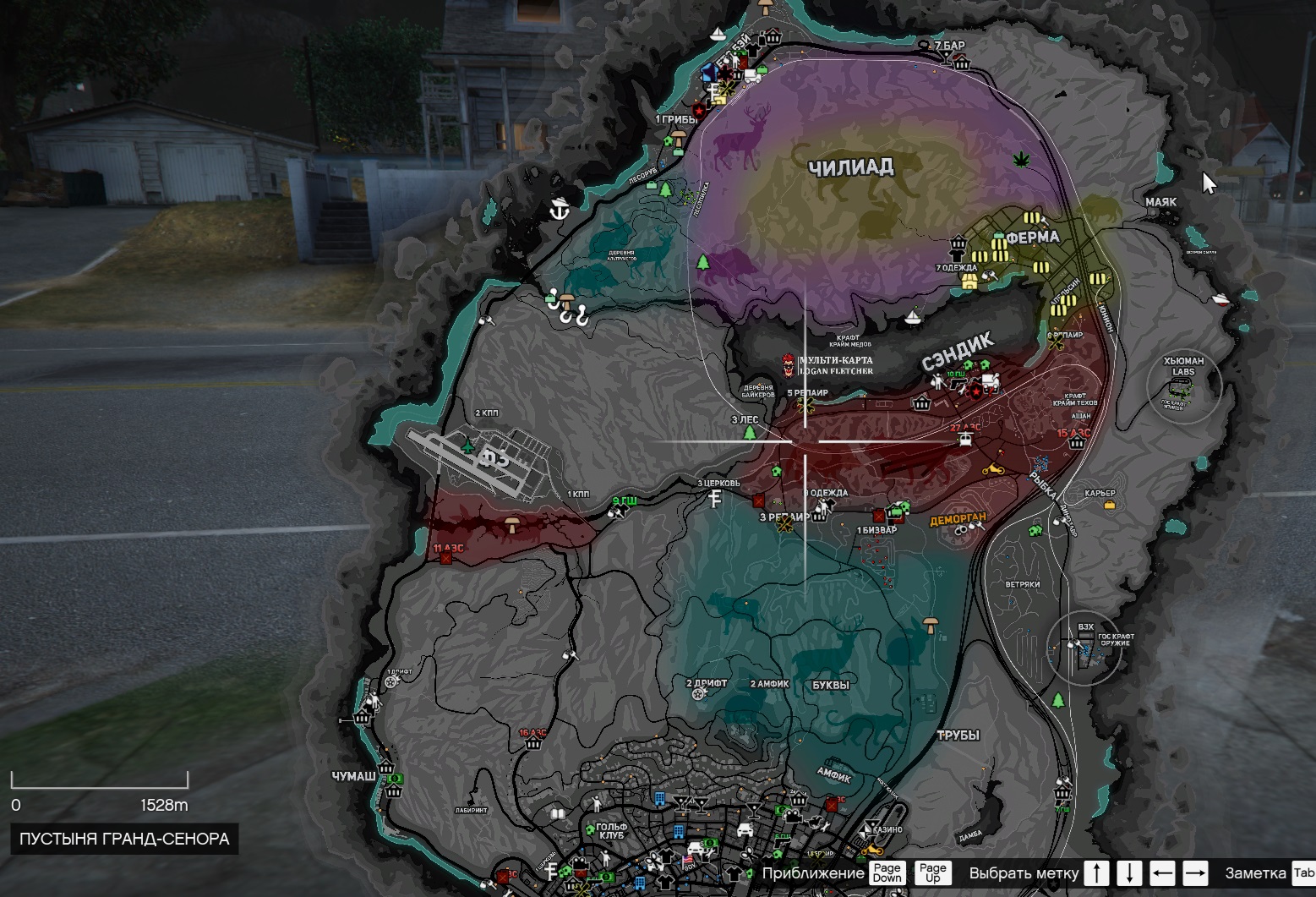This screenshot has height=897, width=1316.
Task: Select the 3 ЦЕРКОВЬ church cross marker
Action: (716, 498)
